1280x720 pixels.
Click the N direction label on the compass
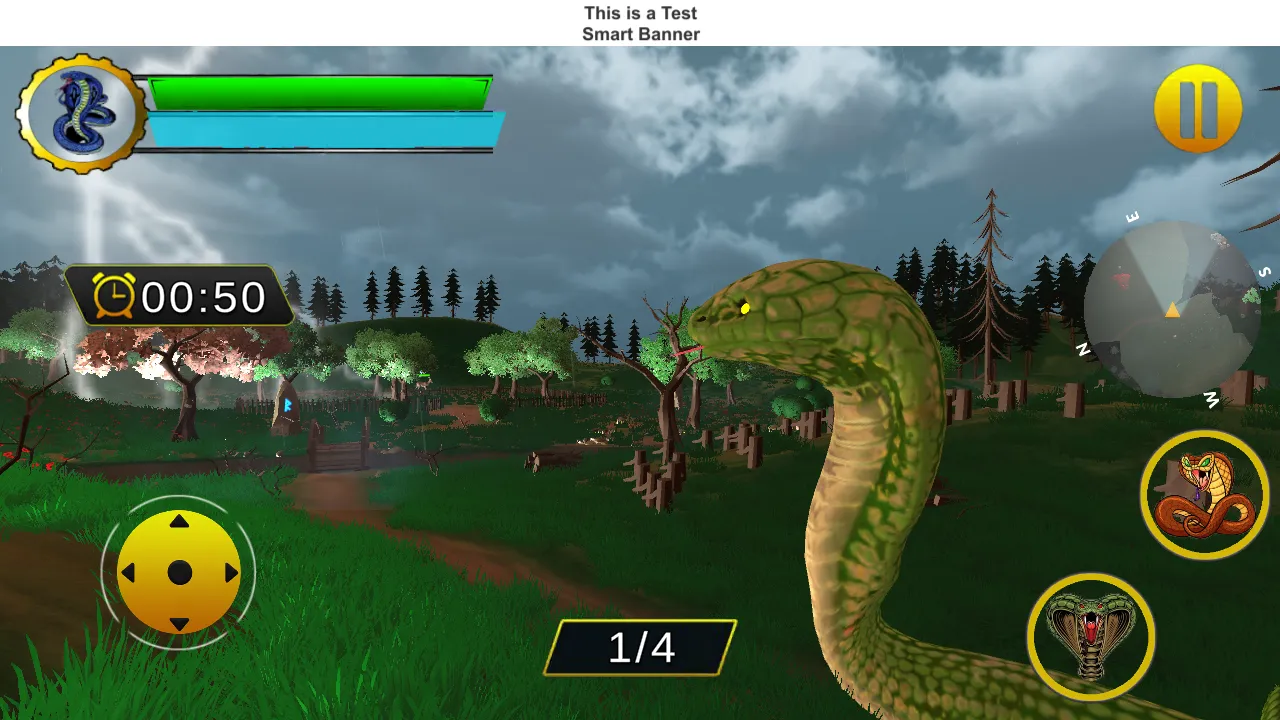(1081, 350)
